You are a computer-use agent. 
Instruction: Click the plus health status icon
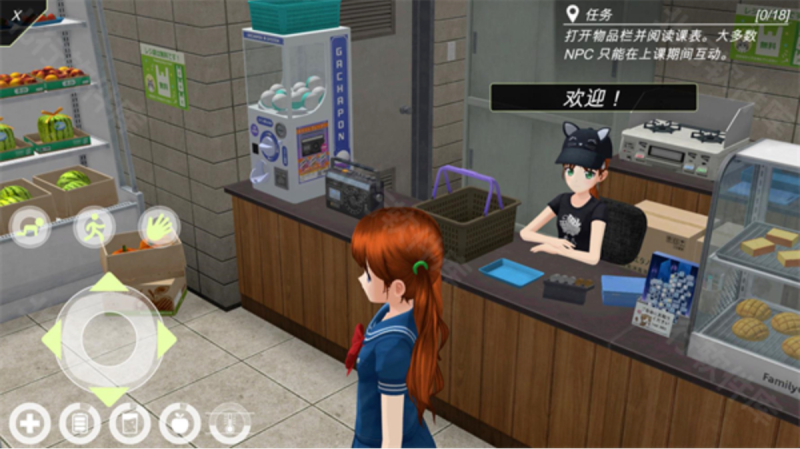(30, 424)
